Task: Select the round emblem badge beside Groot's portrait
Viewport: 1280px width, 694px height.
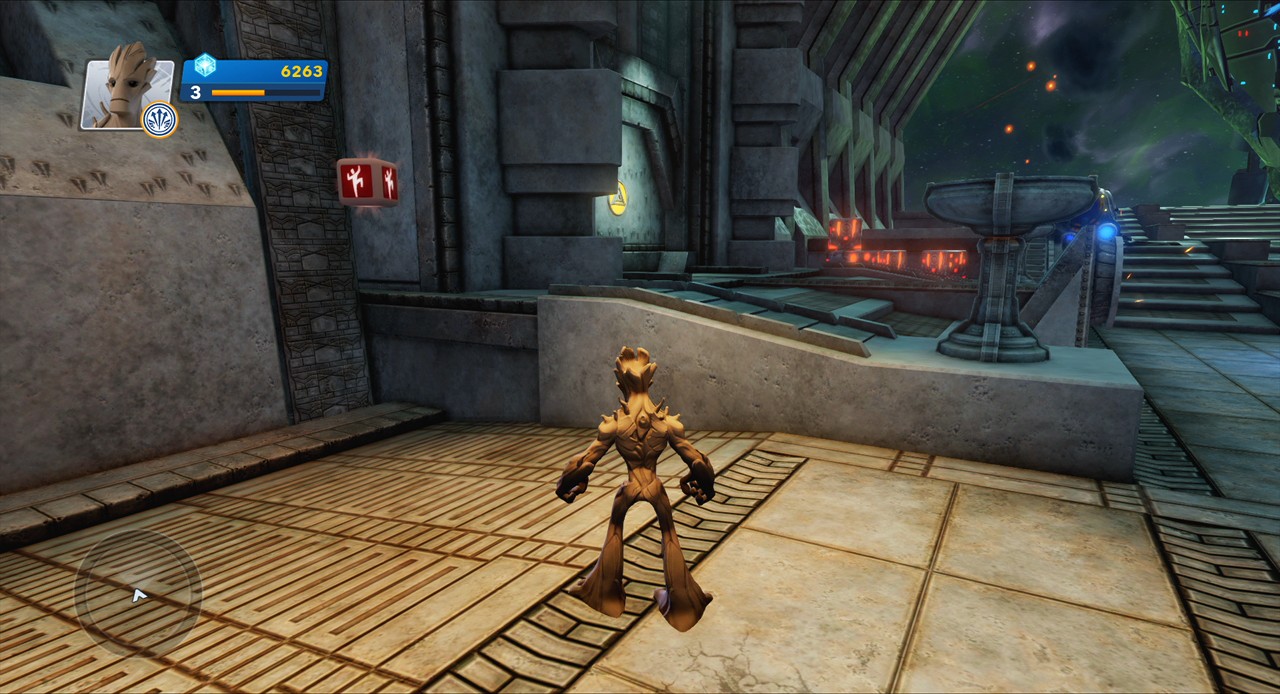Action: (160, 119)
